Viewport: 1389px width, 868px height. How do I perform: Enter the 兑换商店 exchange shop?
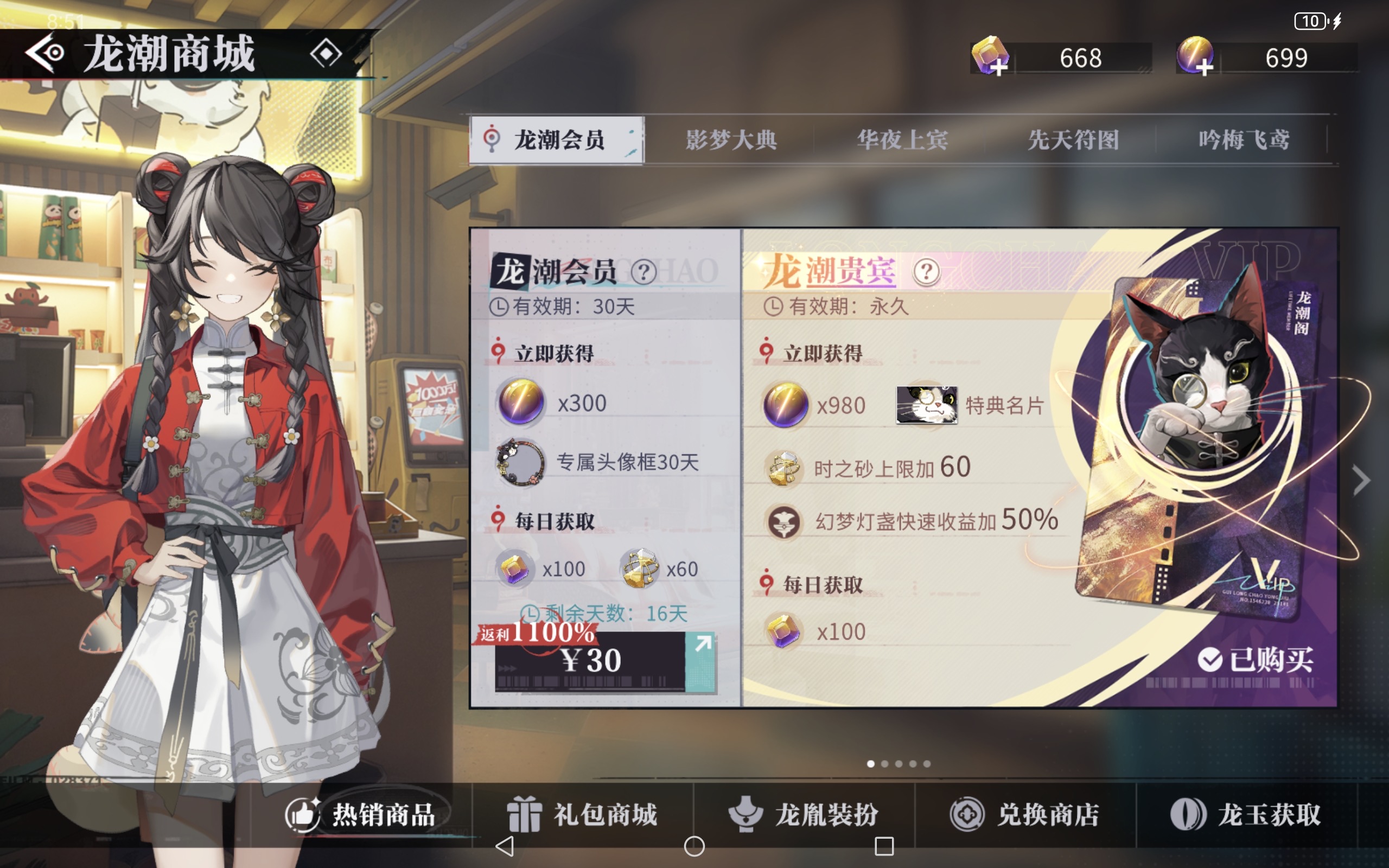tap(1025, 814)
